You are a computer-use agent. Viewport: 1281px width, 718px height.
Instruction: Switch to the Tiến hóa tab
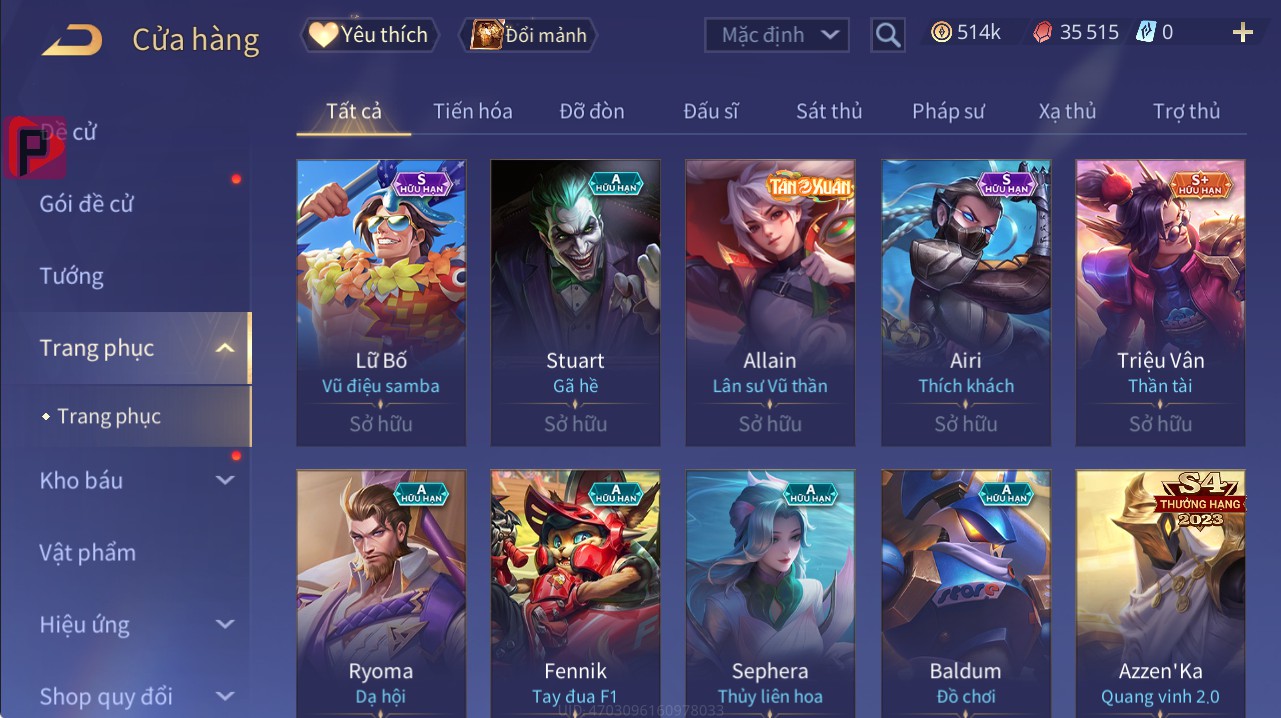pyautogui.click(x=472, y=111)
